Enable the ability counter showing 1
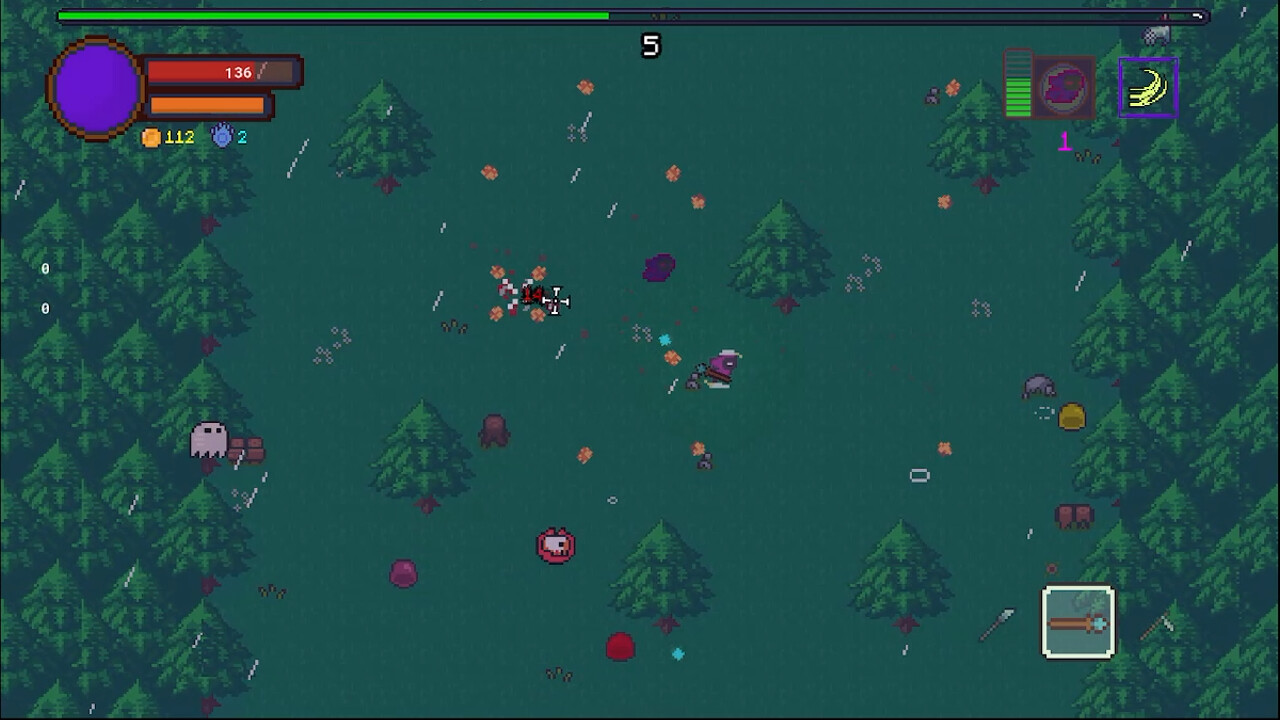Viewport: 1280px width, 720px height. (1065, 143)
